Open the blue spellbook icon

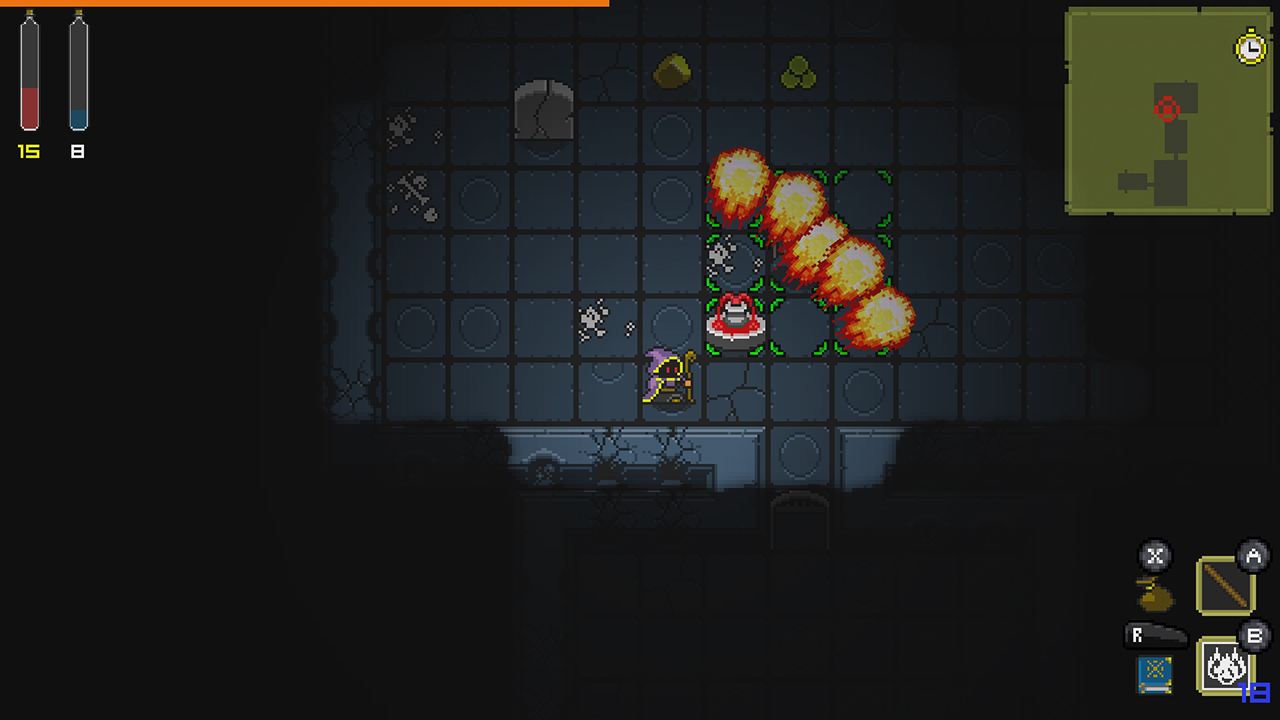(x=1152, y=674)
